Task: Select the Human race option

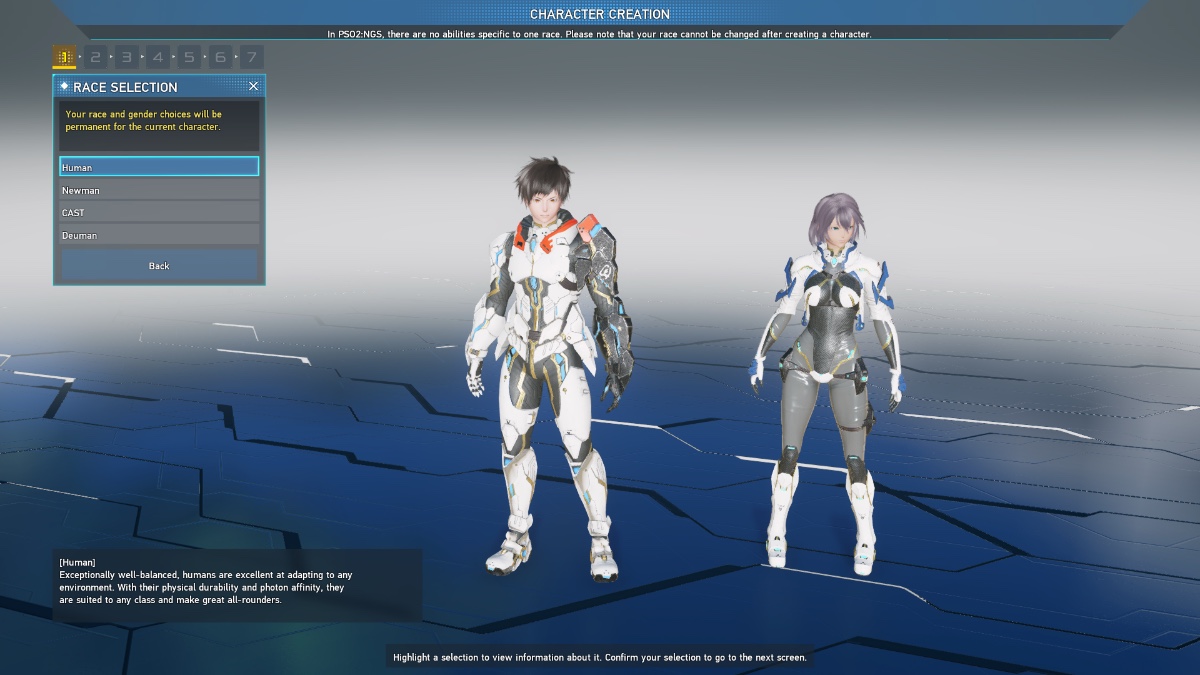Action: 159,167
